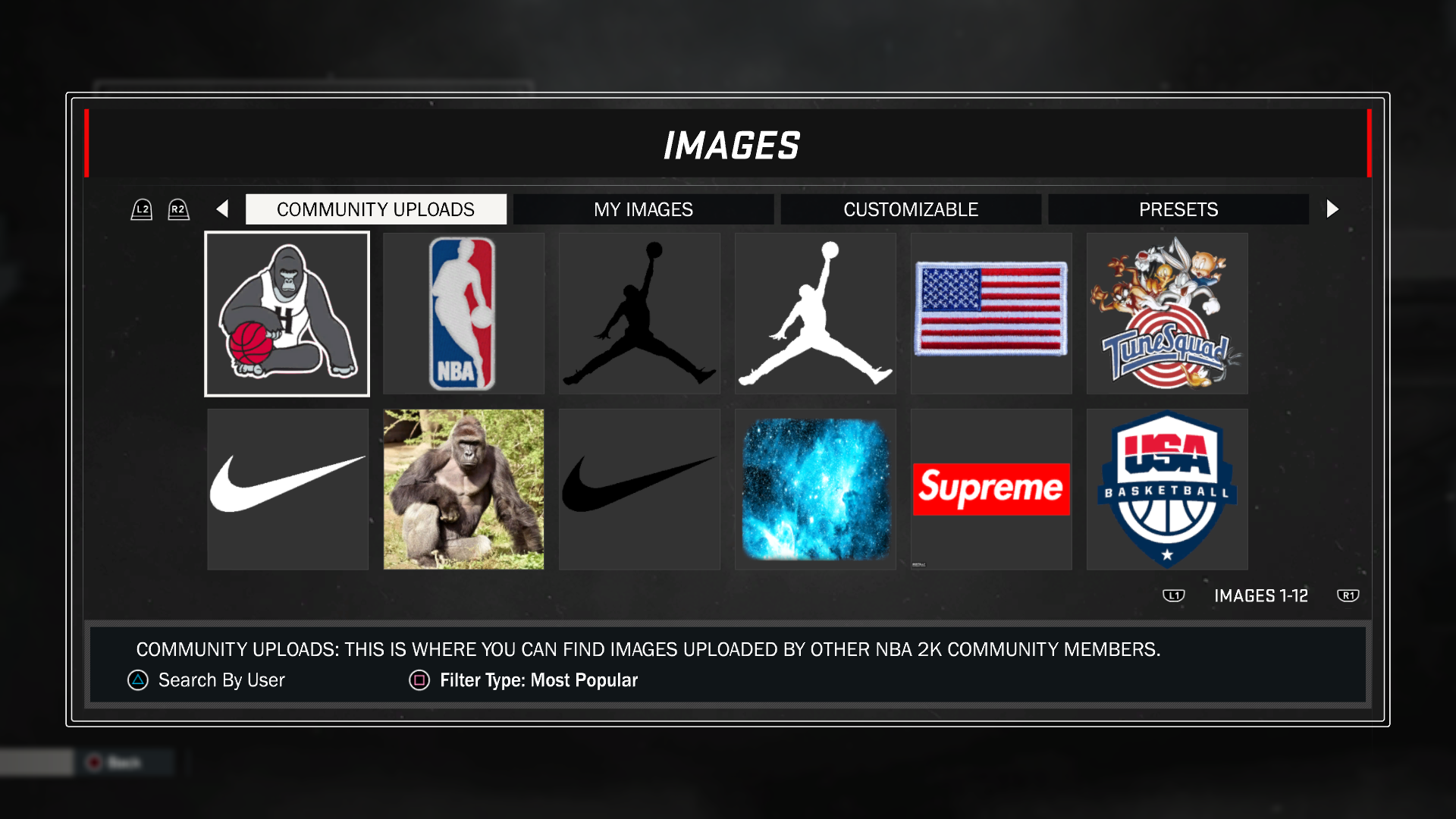
Task: Click the Square icon beside Filter Type
Action: coord(418,680)
